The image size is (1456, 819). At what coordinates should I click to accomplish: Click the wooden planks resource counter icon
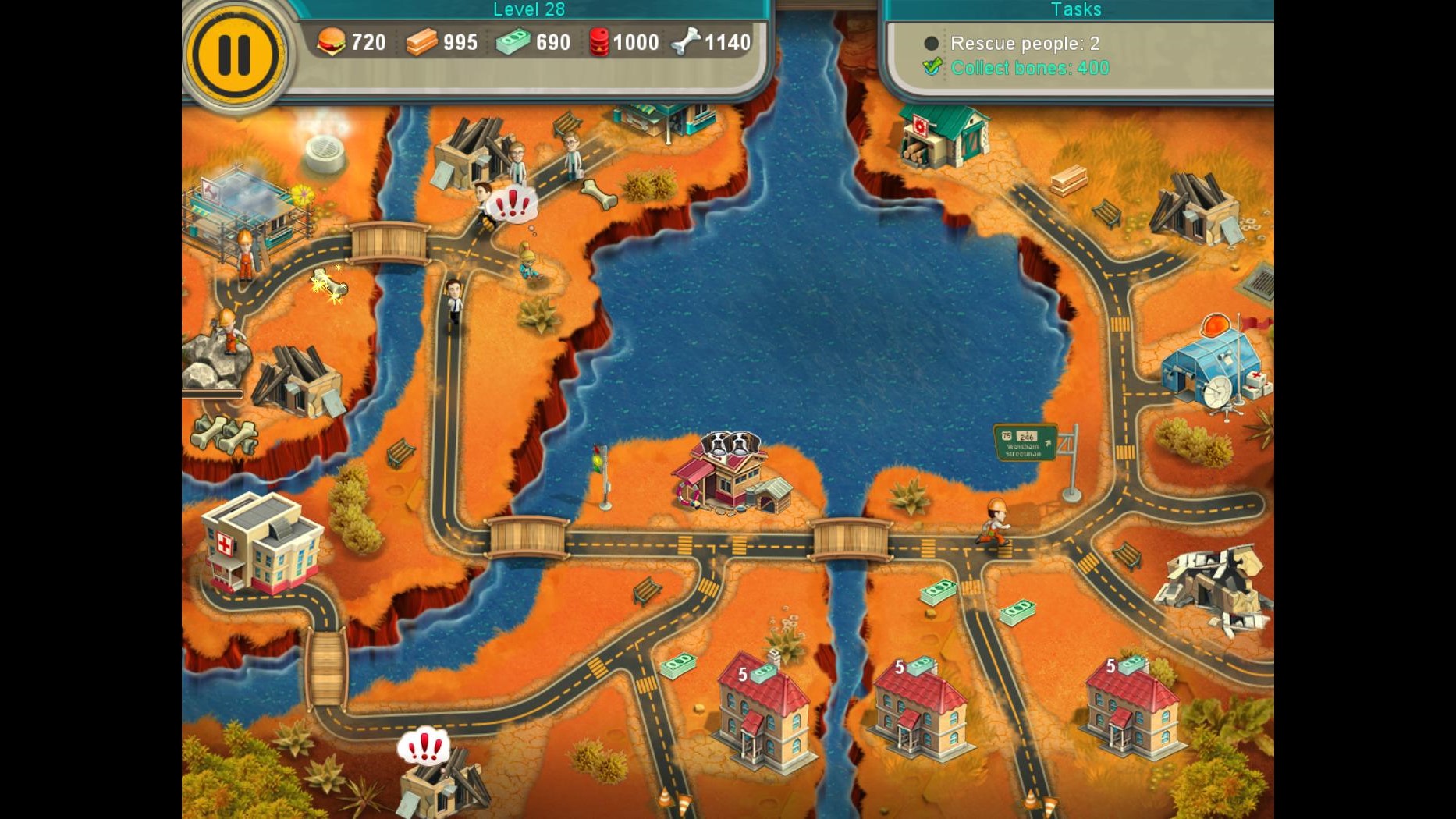pyautogui.click(x=421, y=42)
